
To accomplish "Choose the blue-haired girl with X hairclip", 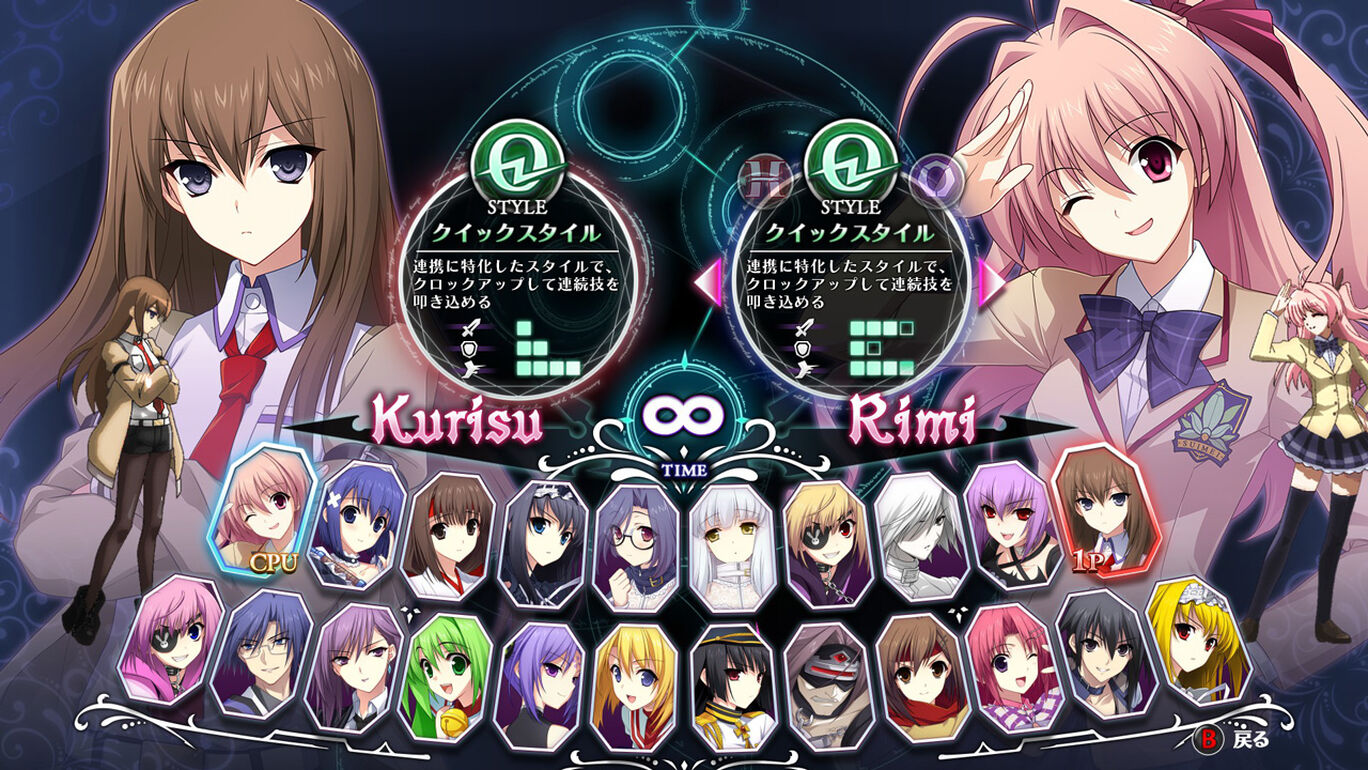I will click(357, 525).
